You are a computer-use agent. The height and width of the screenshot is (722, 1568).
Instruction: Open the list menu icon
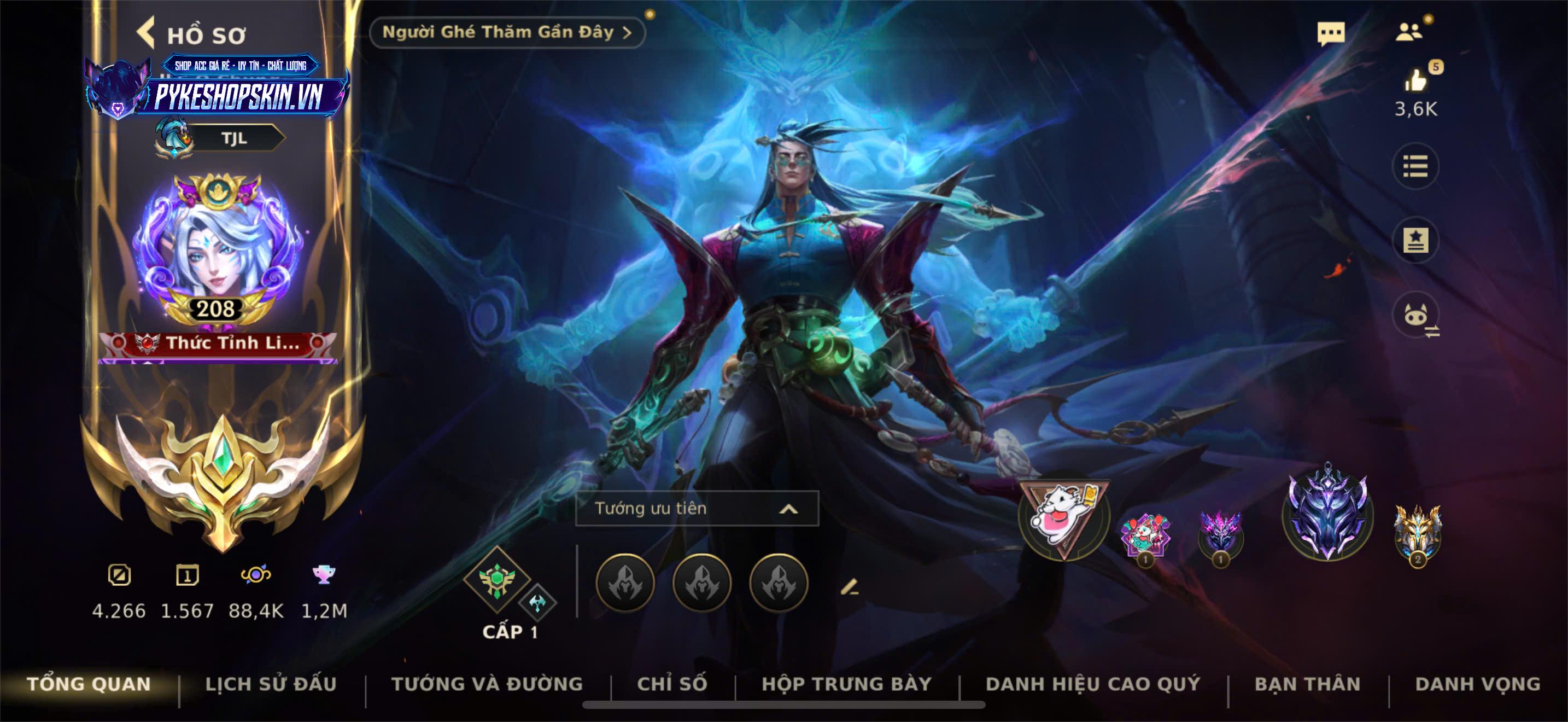pos(1415,166)
